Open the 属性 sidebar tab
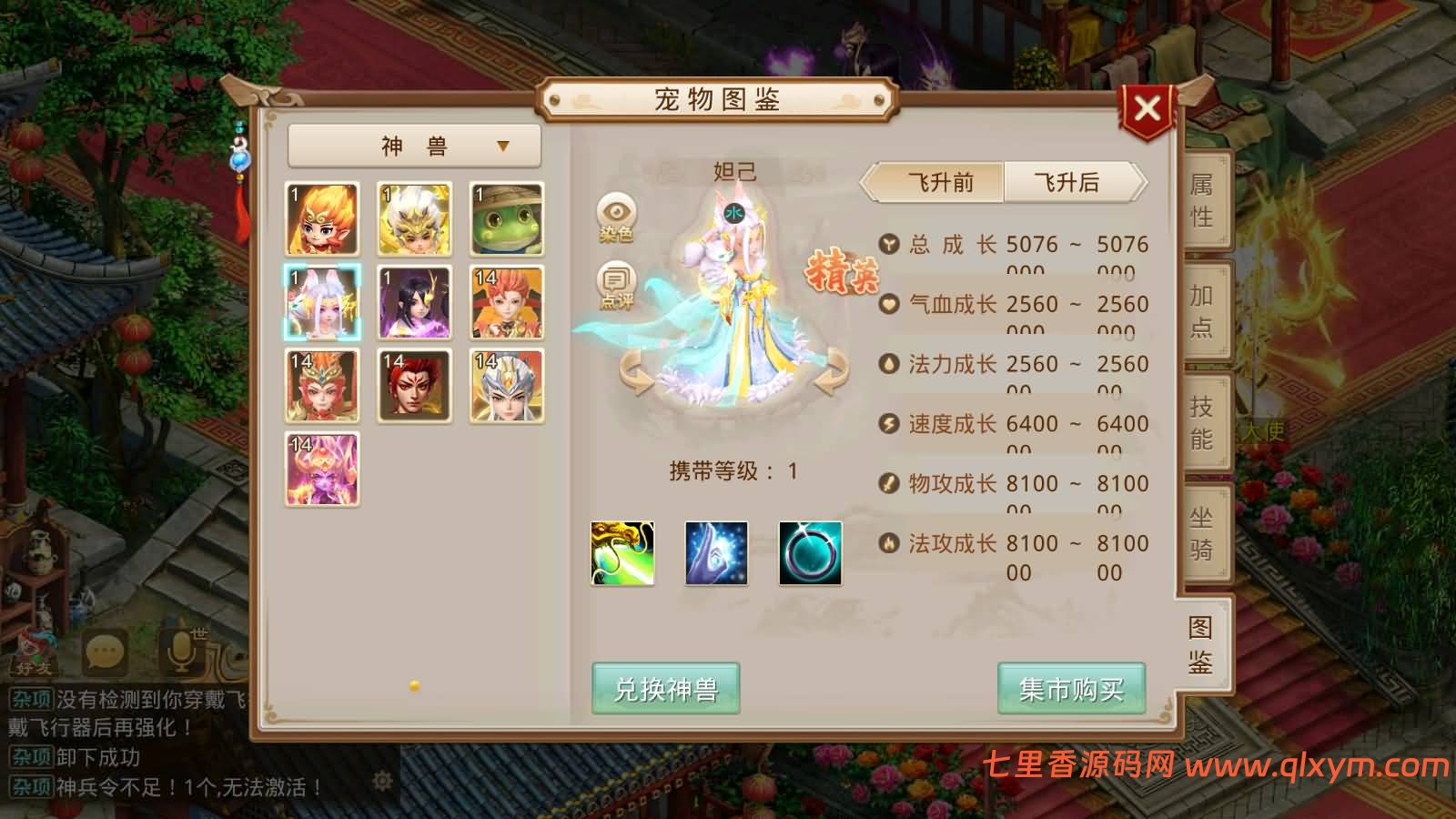1456x819 pixels. coord(1200,207)
